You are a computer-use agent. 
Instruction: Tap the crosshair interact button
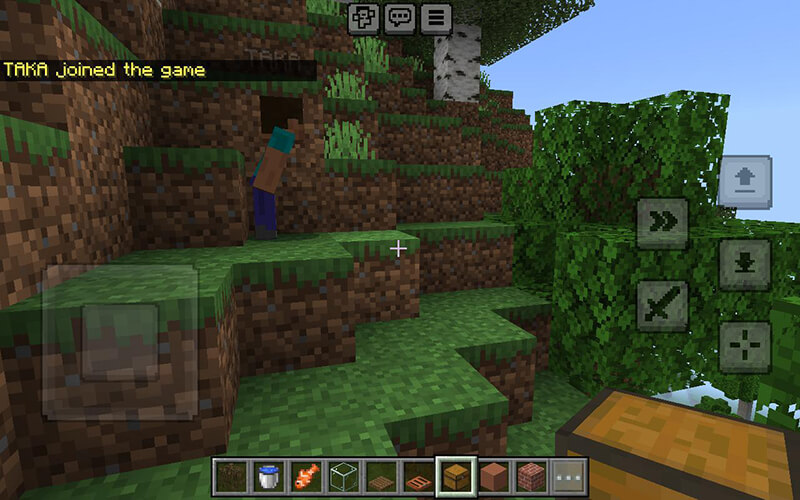coord(744,347)
